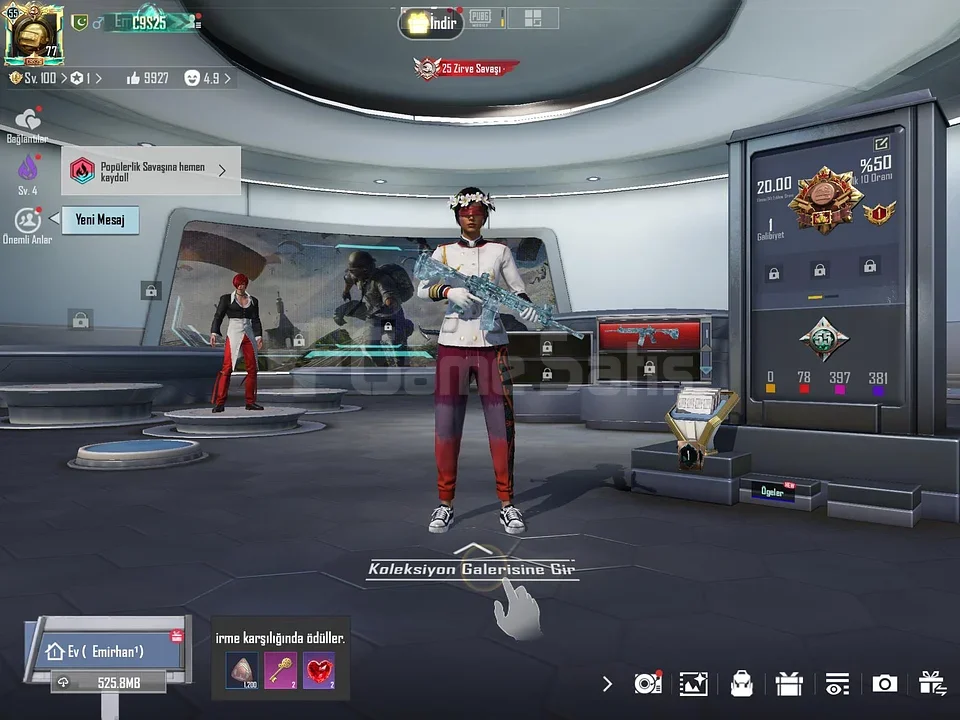960x720 pixels.
Task: Open the Yeni Mesaj notification
Action: (100, 220)
